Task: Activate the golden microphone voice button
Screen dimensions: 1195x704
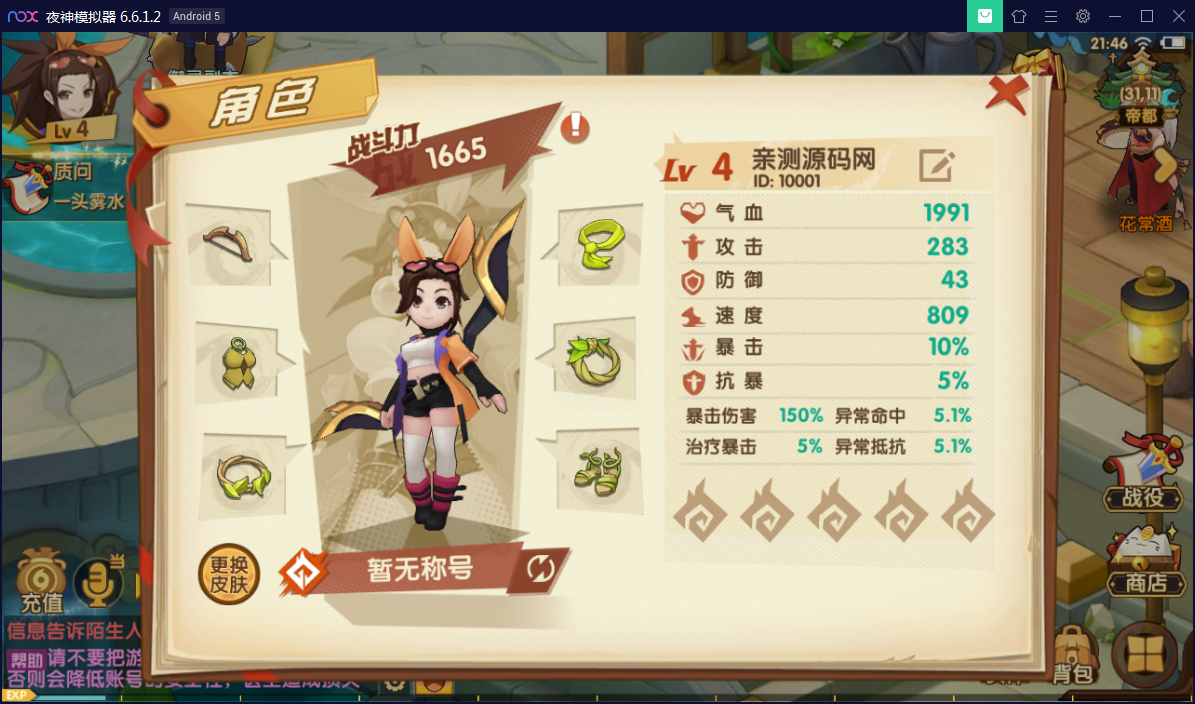Action: [99, 582]
